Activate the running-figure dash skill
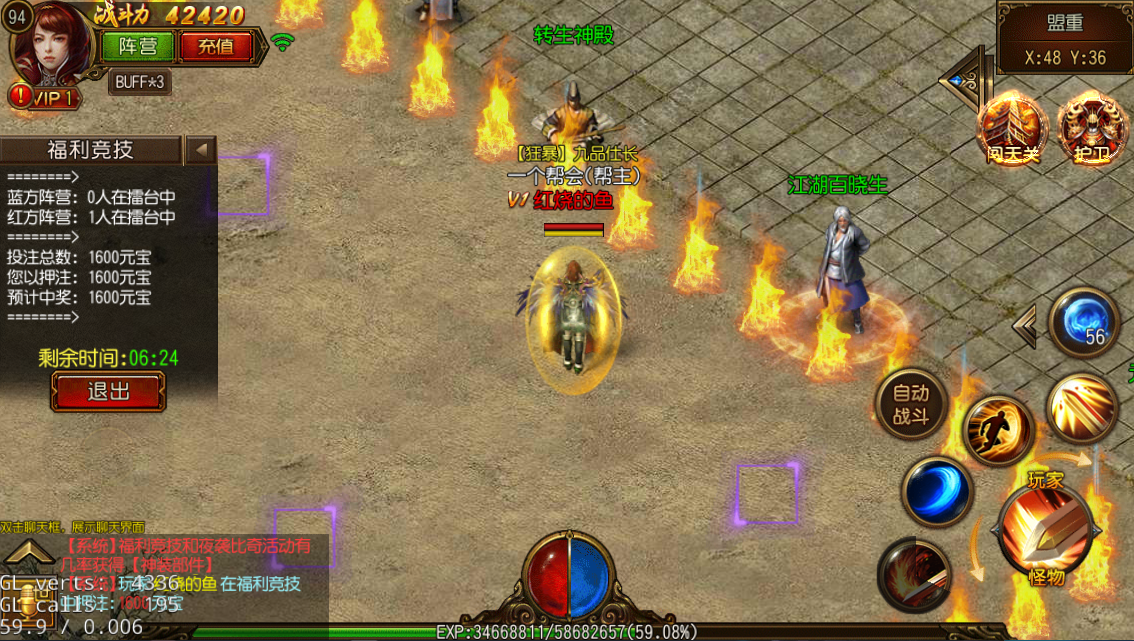The image size is (1134, 641). click(x=996, y=430)
